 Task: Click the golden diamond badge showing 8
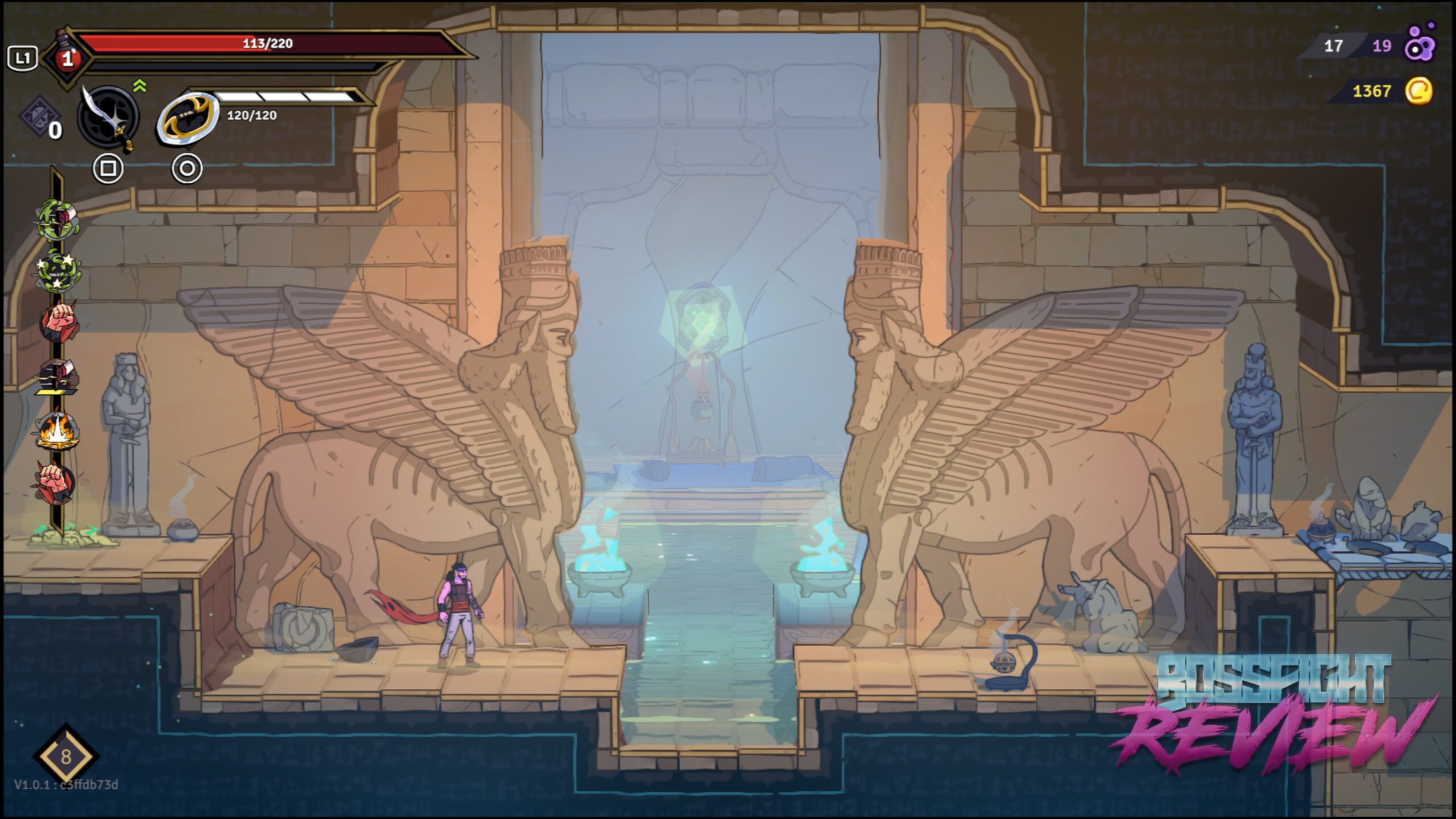pyautogui.click(x=66, y=756)
